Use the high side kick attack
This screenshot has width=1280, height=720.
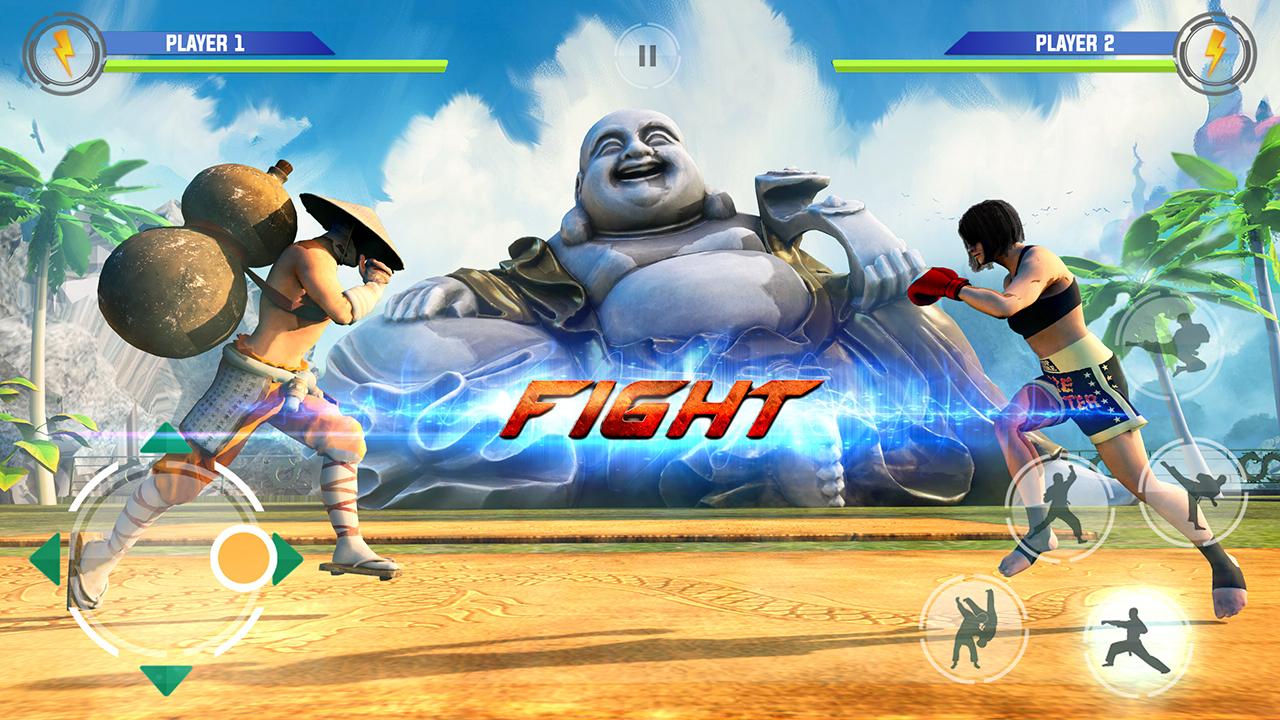pyautogui.click(x=1192, y=492)
